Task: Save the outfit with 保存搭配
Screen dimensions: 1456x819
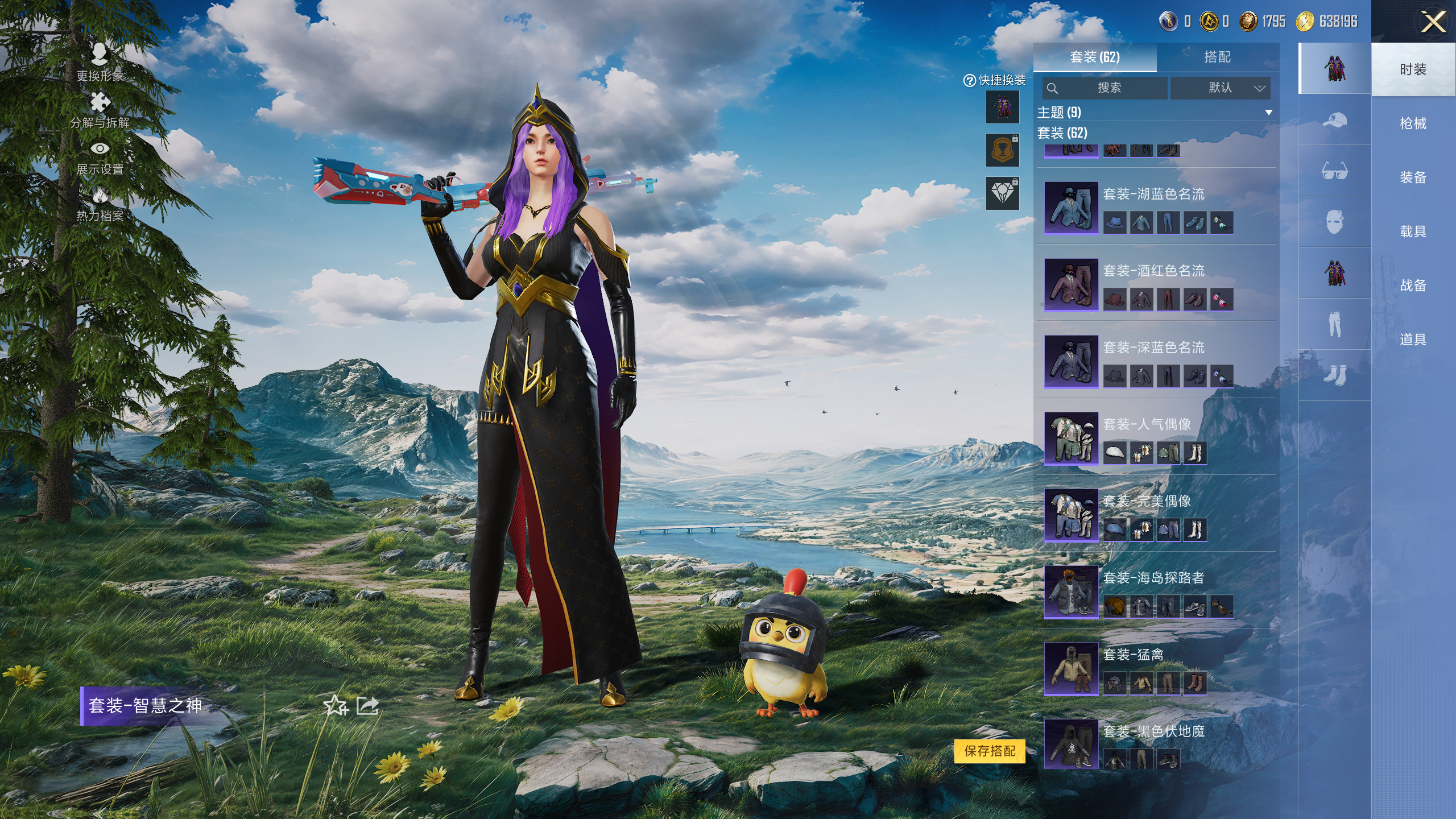Action: (x=990, y=751)
